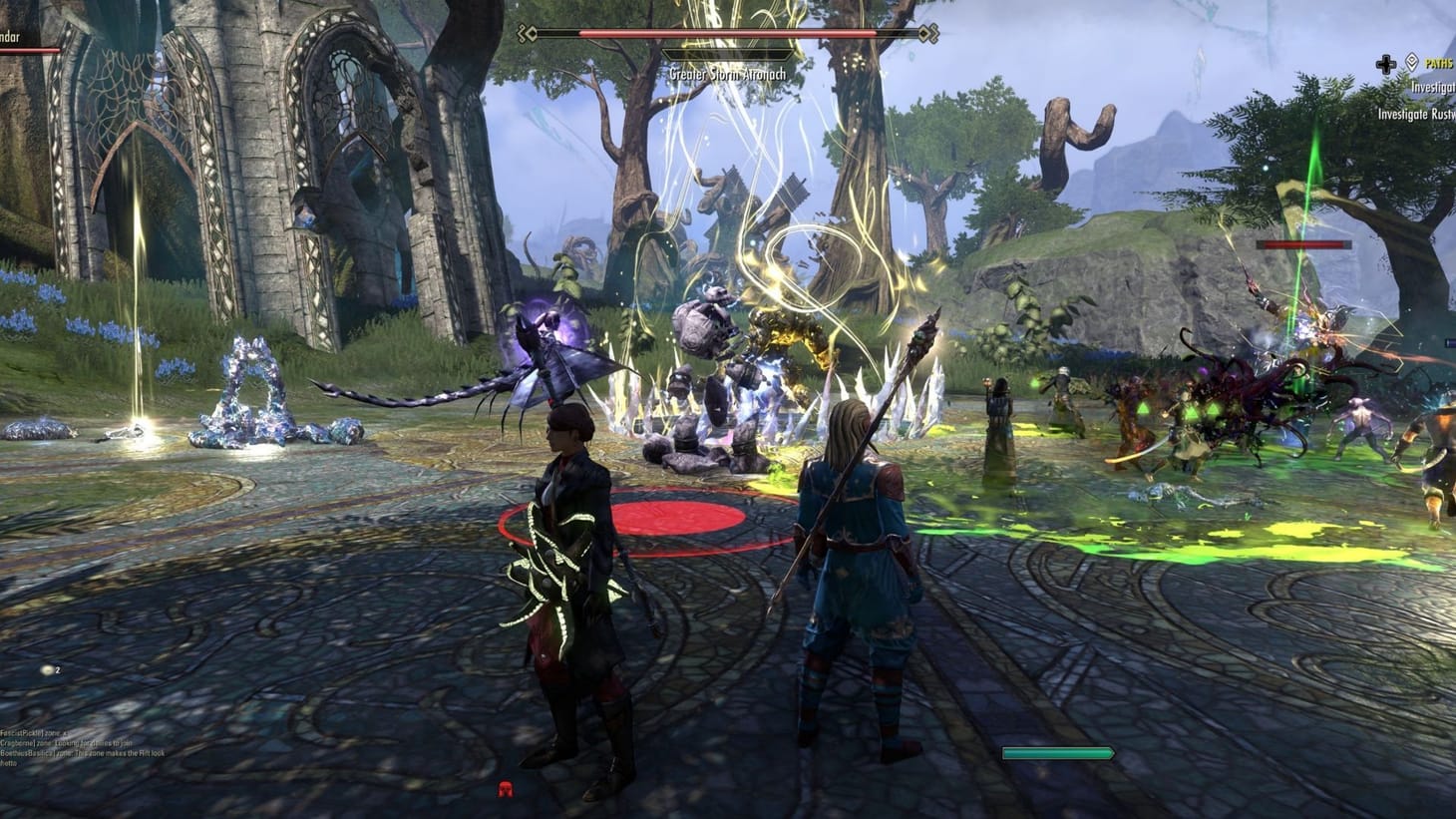Click the soul gem orb showing 2
Image resolution: width=1456 pixels, height=819 pixels.
pyautogui.click(x=47, y=669)
